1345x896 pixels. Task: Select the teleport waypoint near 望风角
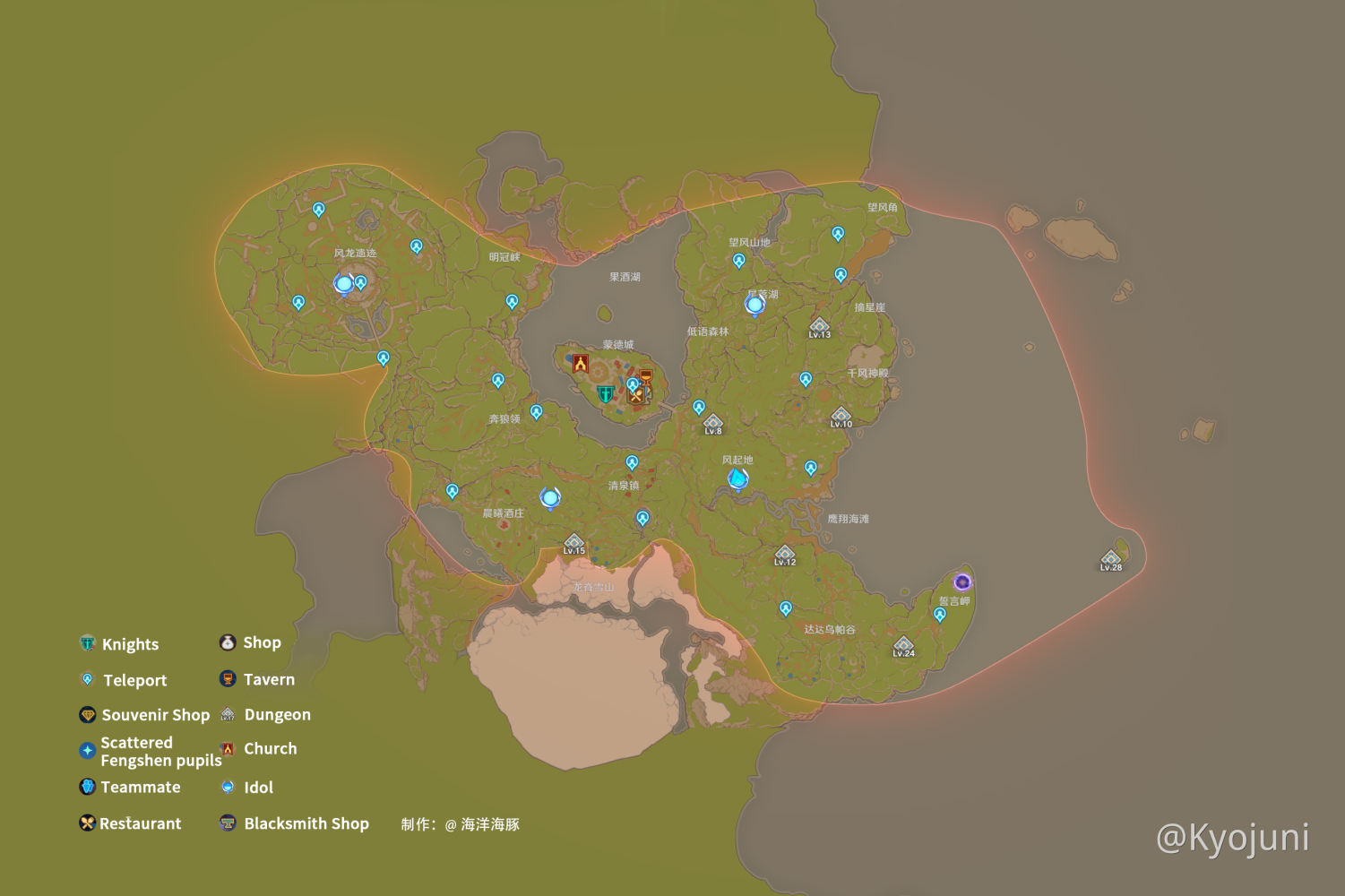coord(838,235)
